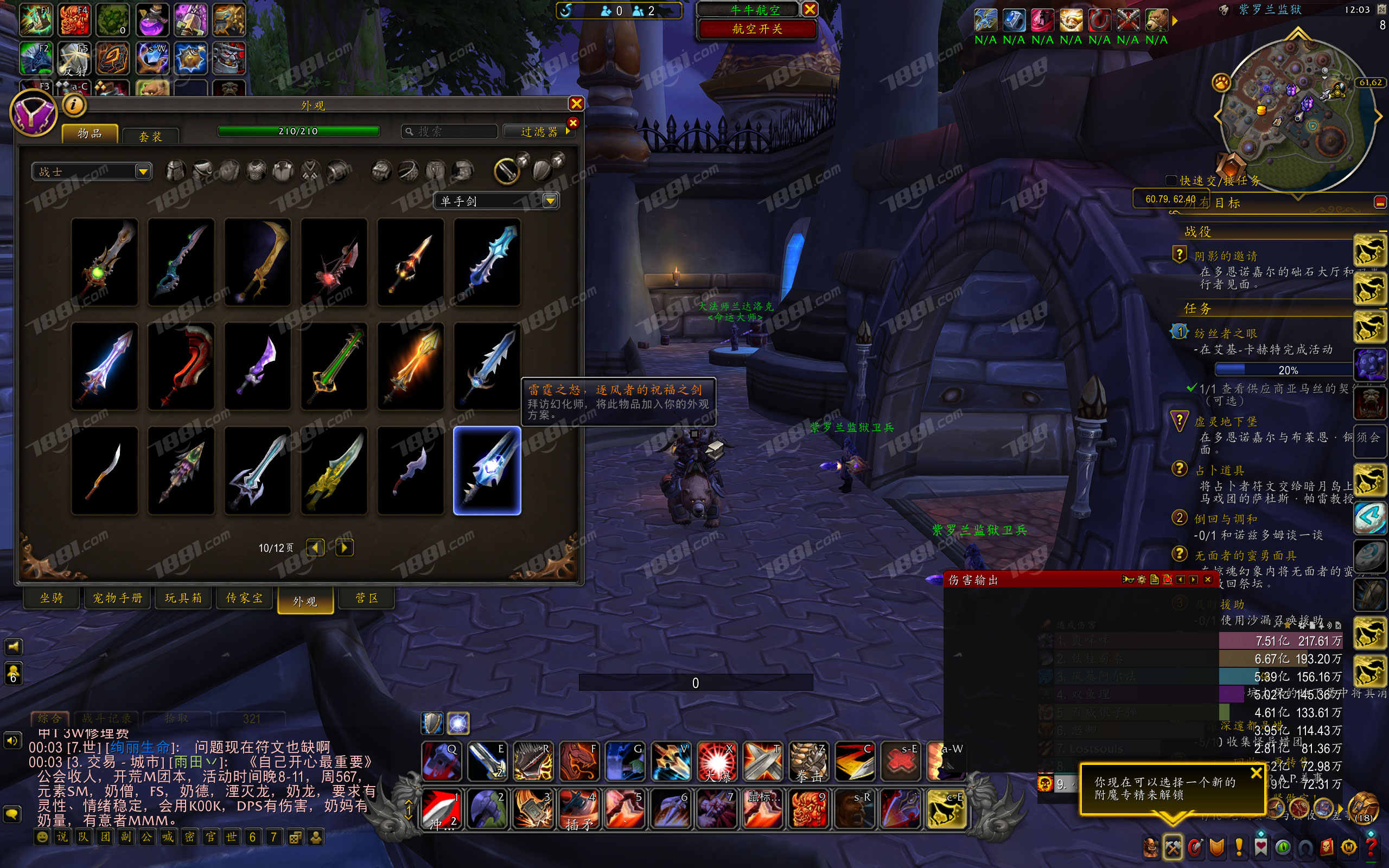The width and height of the screenshot is (1389, 868).
Task: Open the 单手剑 weapon type dropdown
Action: pyautogui.click(x=496, y=200)
